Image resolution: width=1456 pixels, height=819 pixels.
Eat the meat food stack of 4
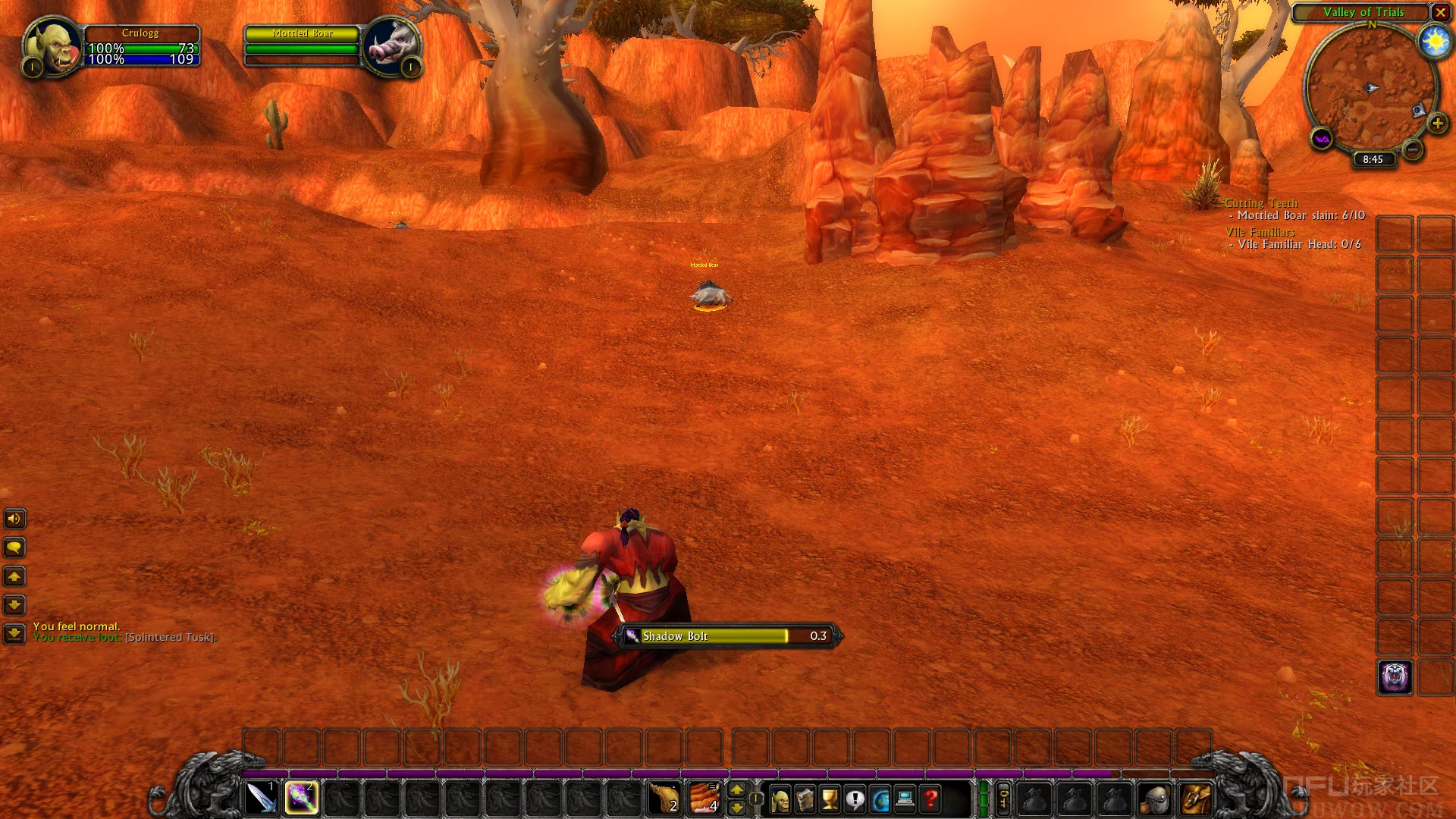(x=704, y=799)
